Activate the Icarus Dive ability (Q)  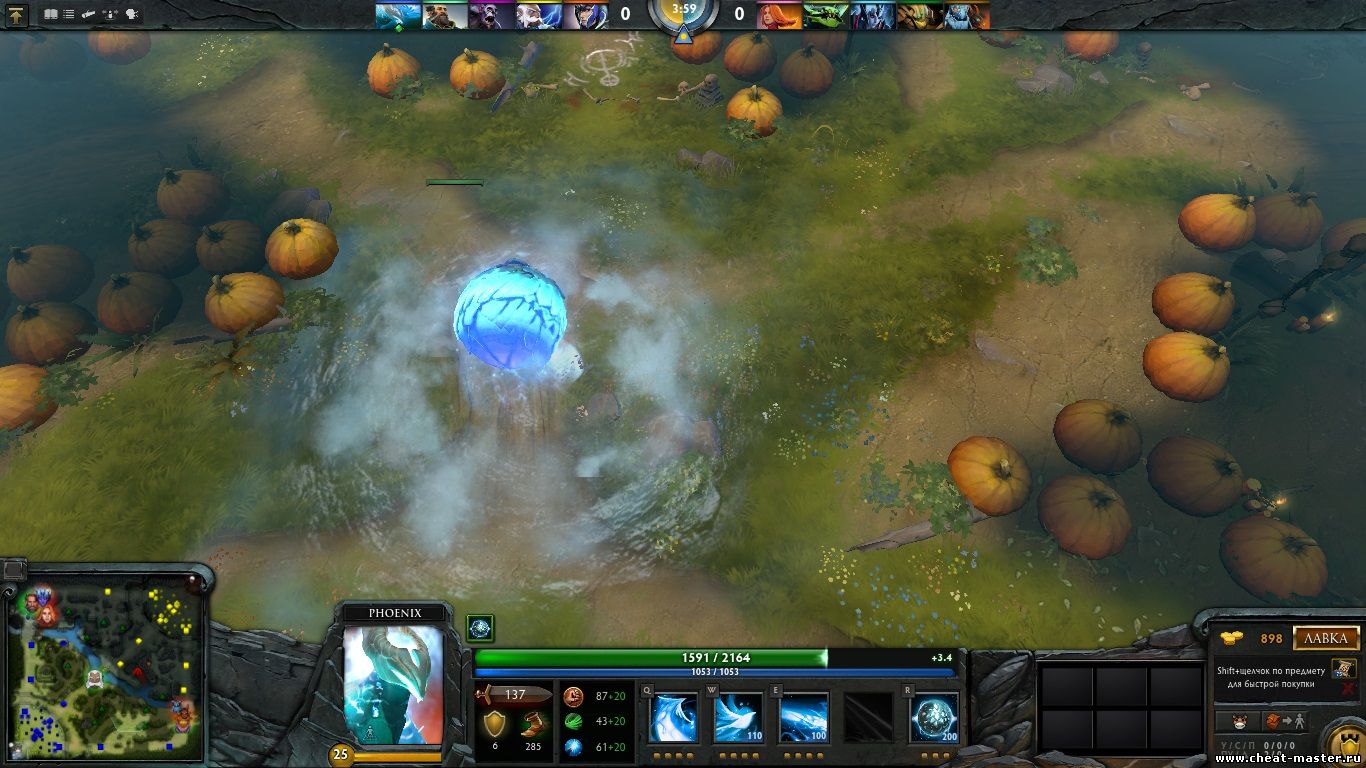pyautogui.click(x=673, y=718)
